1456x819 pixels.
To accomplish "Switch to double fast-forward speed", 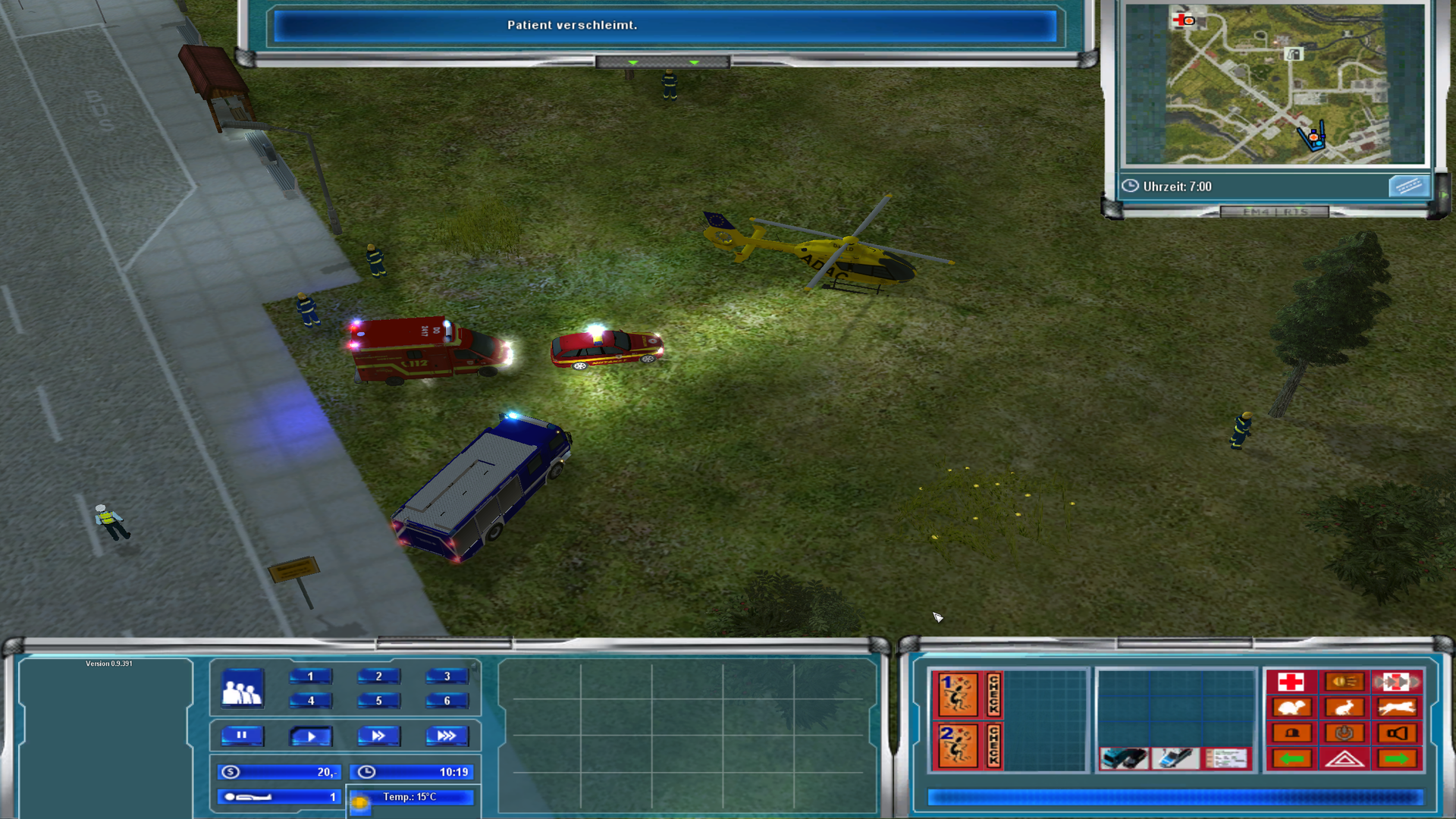I will click(x=378, y=735).
